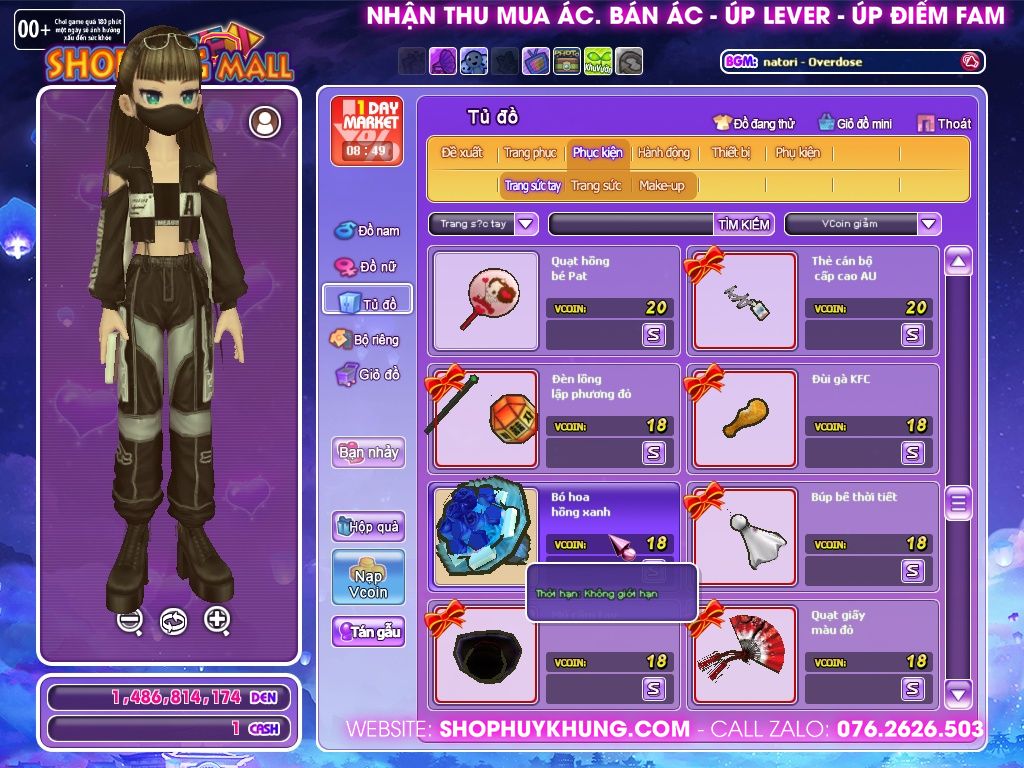Screen dimensions: 1024x768
Task: Show the Đồ đang thử list
Action: (754, 123)
